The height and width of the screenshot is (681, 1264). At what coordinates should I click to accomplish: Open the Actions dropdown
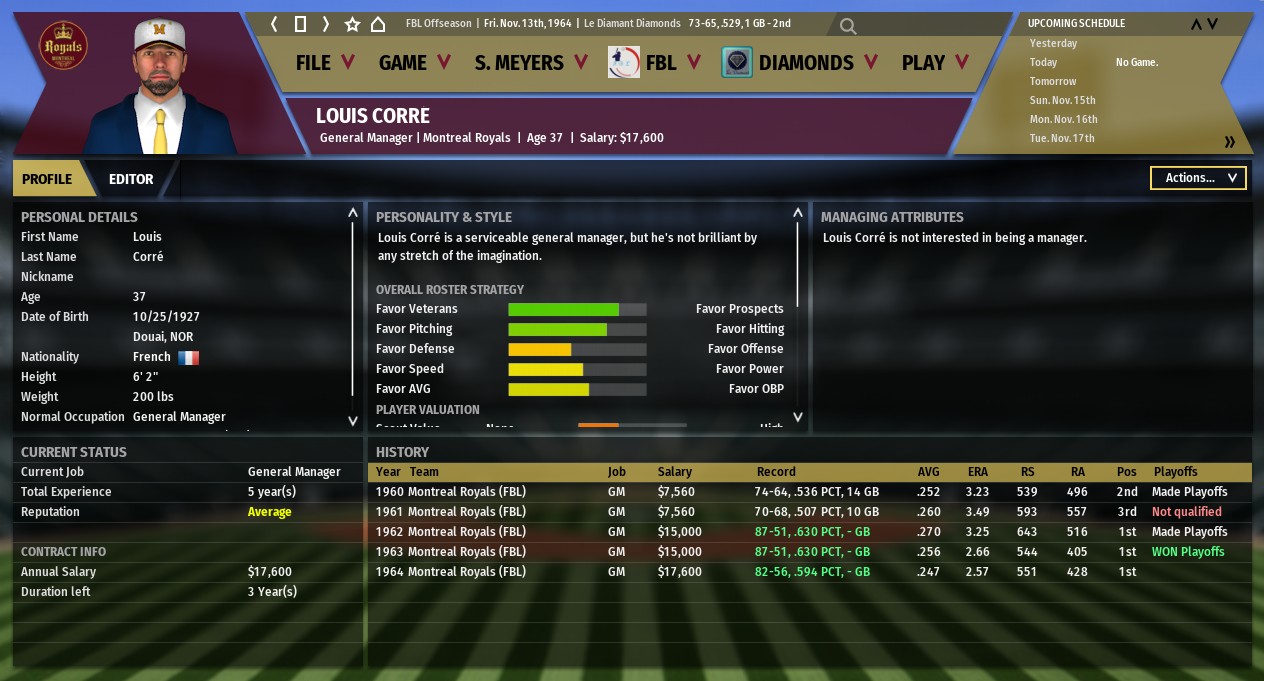pyautogui.click(x=1198, y=178)
